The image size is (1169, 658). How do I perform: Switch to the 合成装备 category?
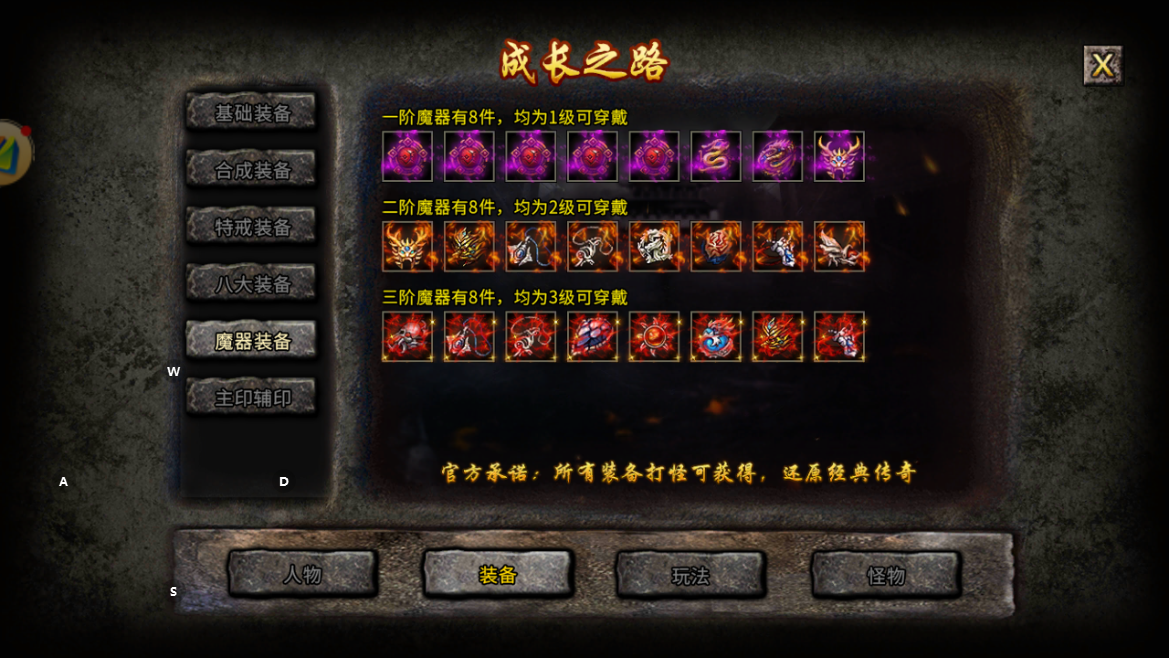252,169
